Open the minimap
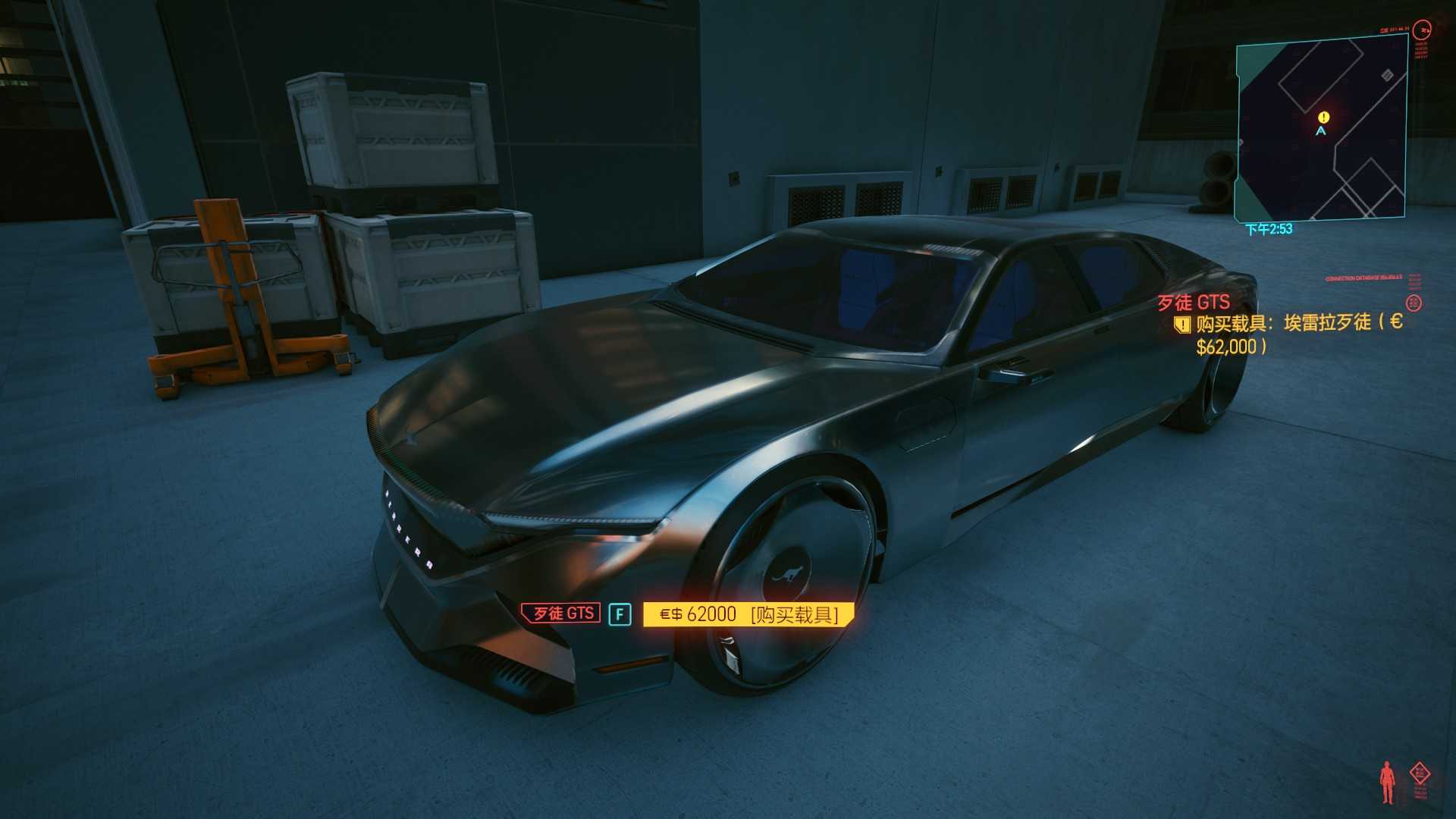 pos(1321,130)
